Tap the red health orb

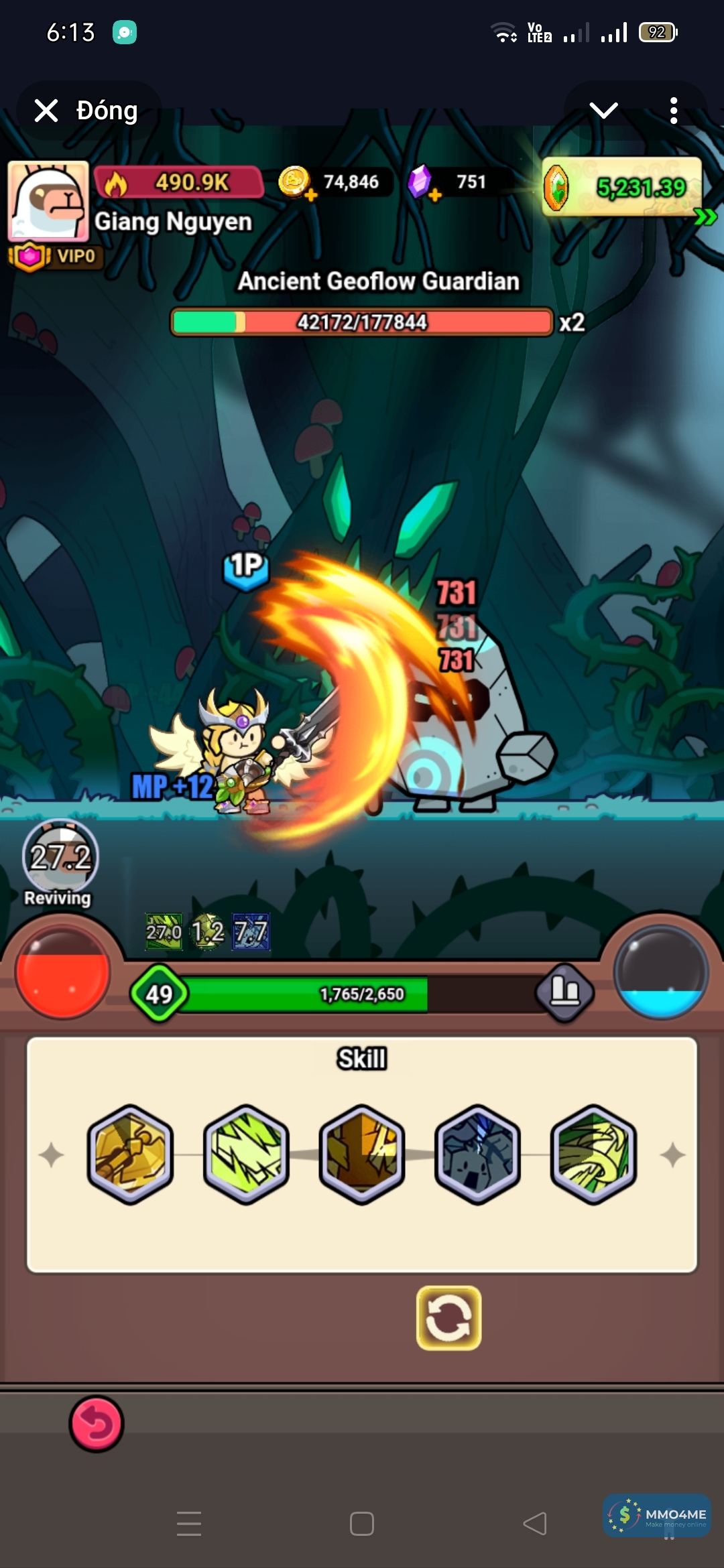coord(62,972)
